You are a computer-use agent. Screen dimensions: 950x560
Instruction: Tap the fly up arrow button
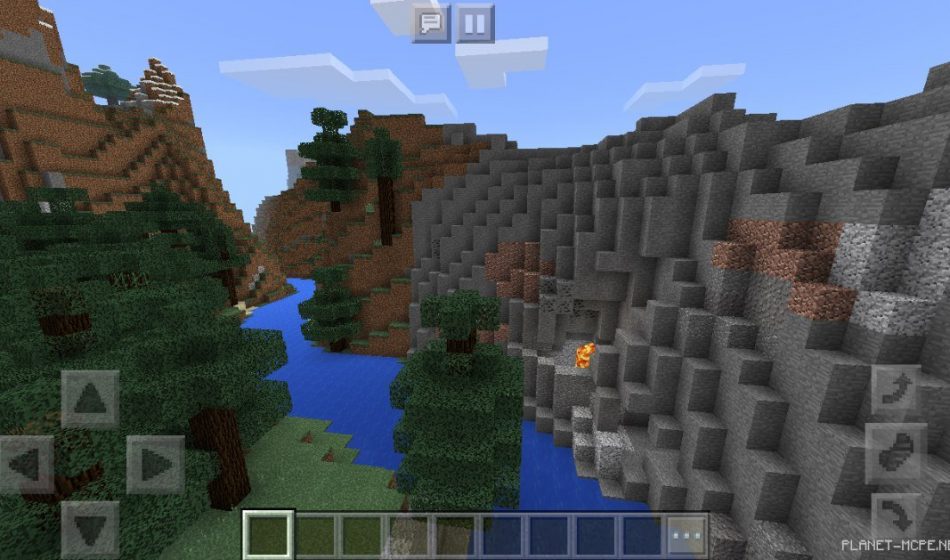point(895,391)
